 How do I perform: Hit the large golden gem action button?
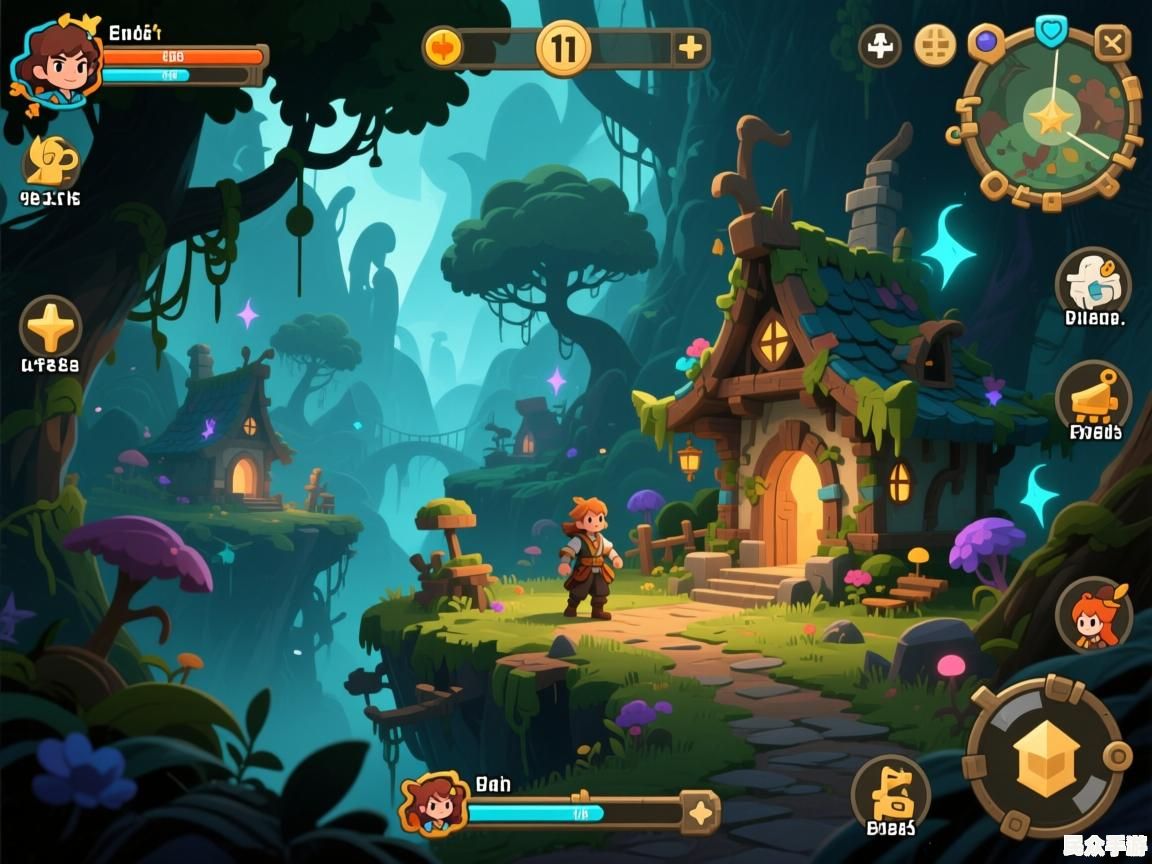(1046, 757)
